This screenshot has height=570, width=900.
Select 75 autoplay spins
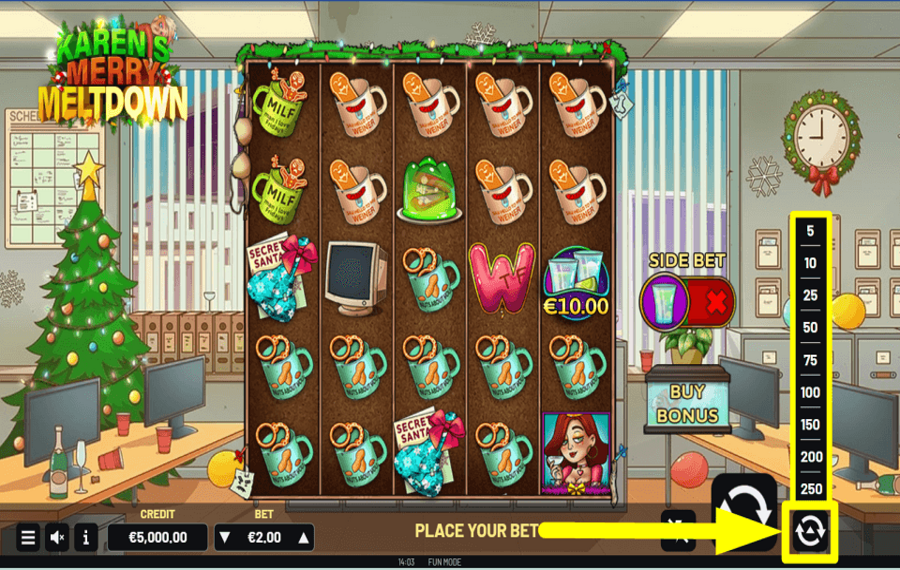click(x=809, y=360)
